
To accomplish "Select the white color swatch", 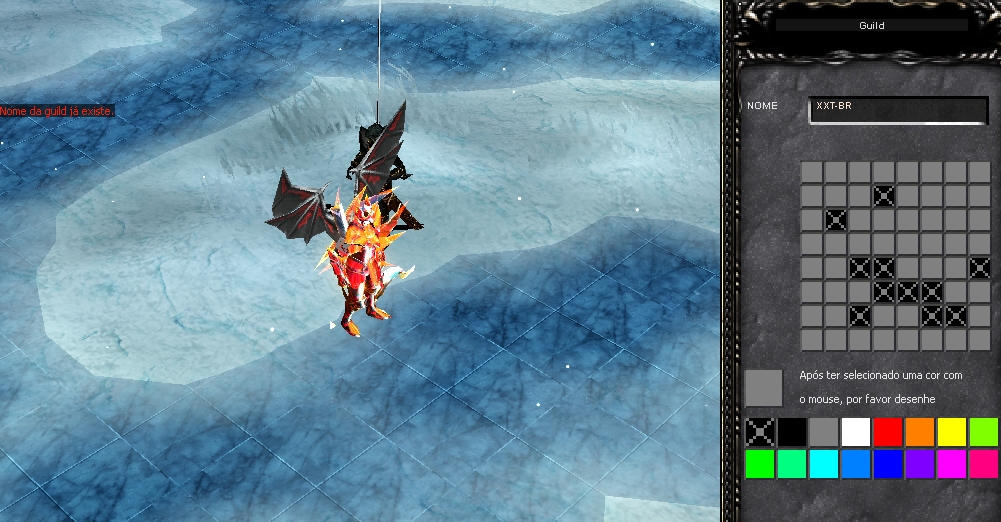I will (x=856, y=432).
